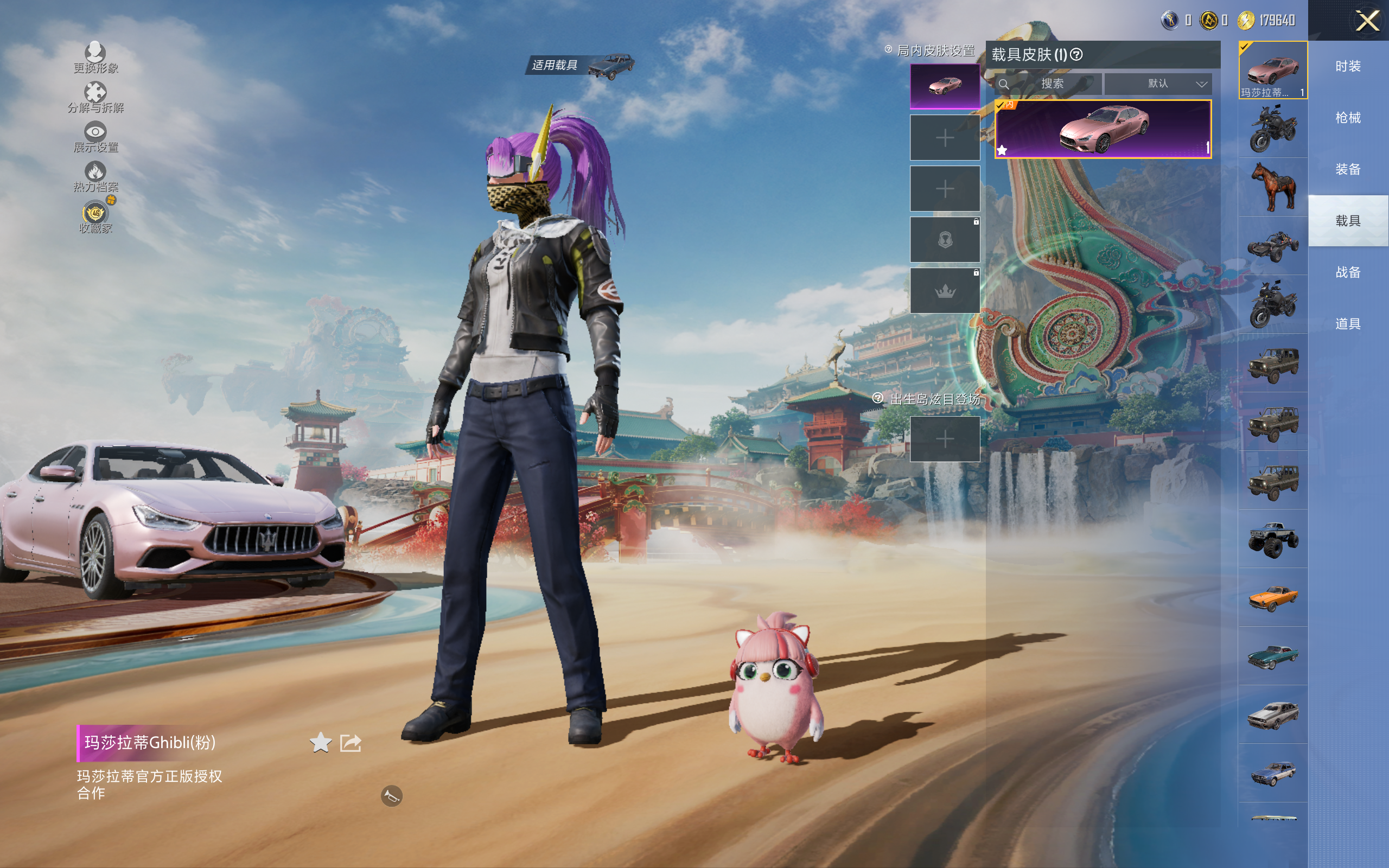Choose the brown horse in vehicle list
1389x868 pixels.
coord(1273,187)
